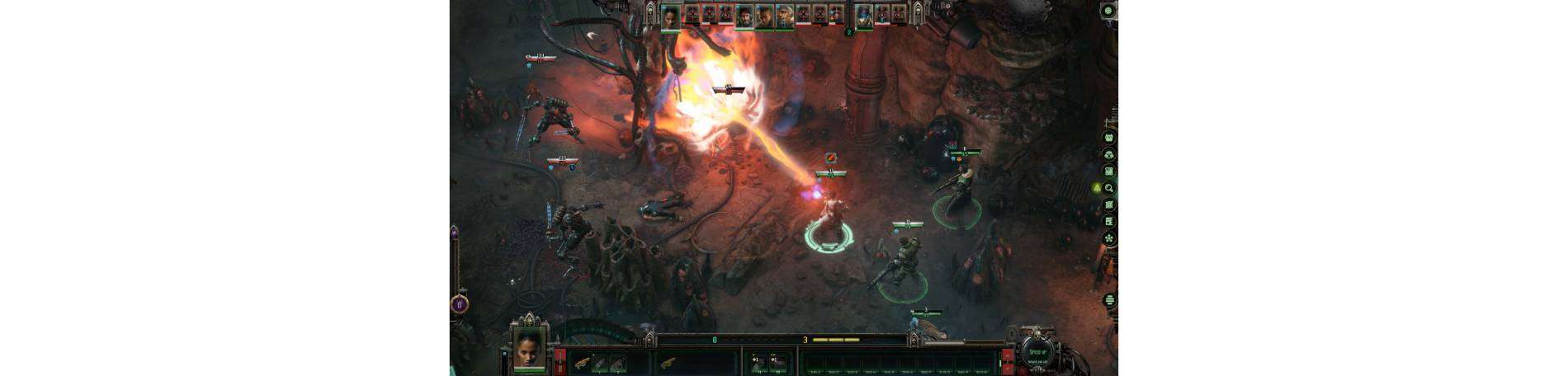Select the first weapon icon in the action bar

click(x=582, y=362)
